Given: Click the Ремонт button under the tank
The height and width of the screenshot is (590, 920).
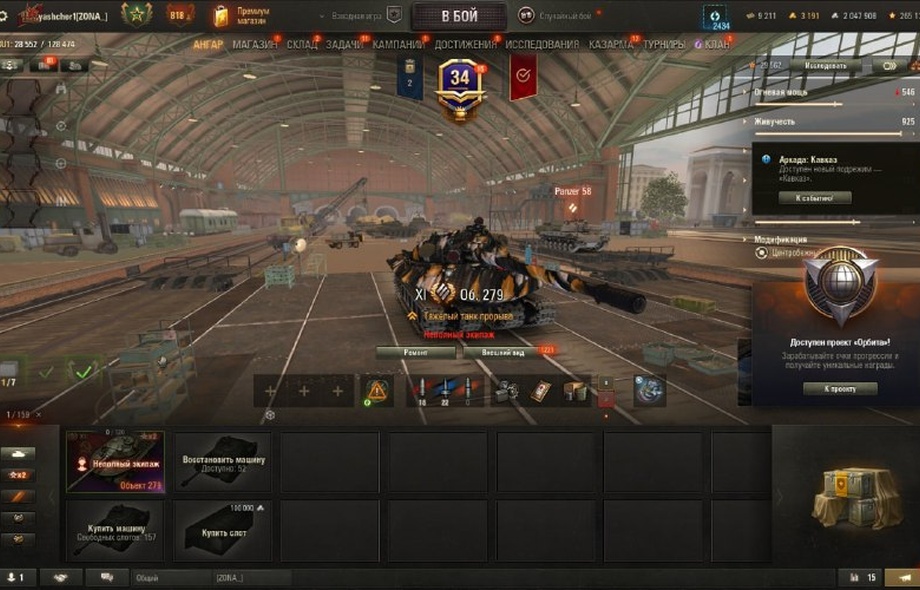Looking at the screenshot, I should tap(416, 352).
